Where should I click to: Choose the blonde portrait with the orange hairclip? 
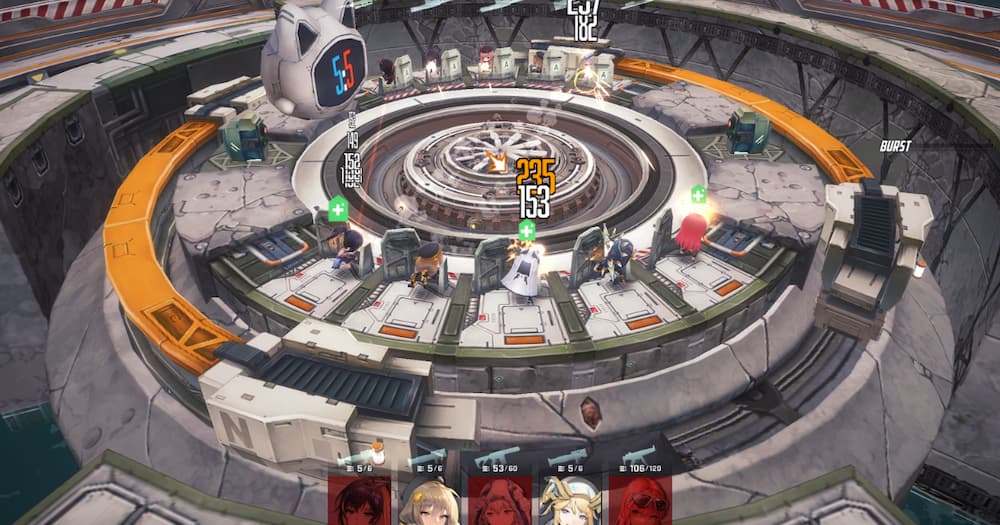point(429,502)
